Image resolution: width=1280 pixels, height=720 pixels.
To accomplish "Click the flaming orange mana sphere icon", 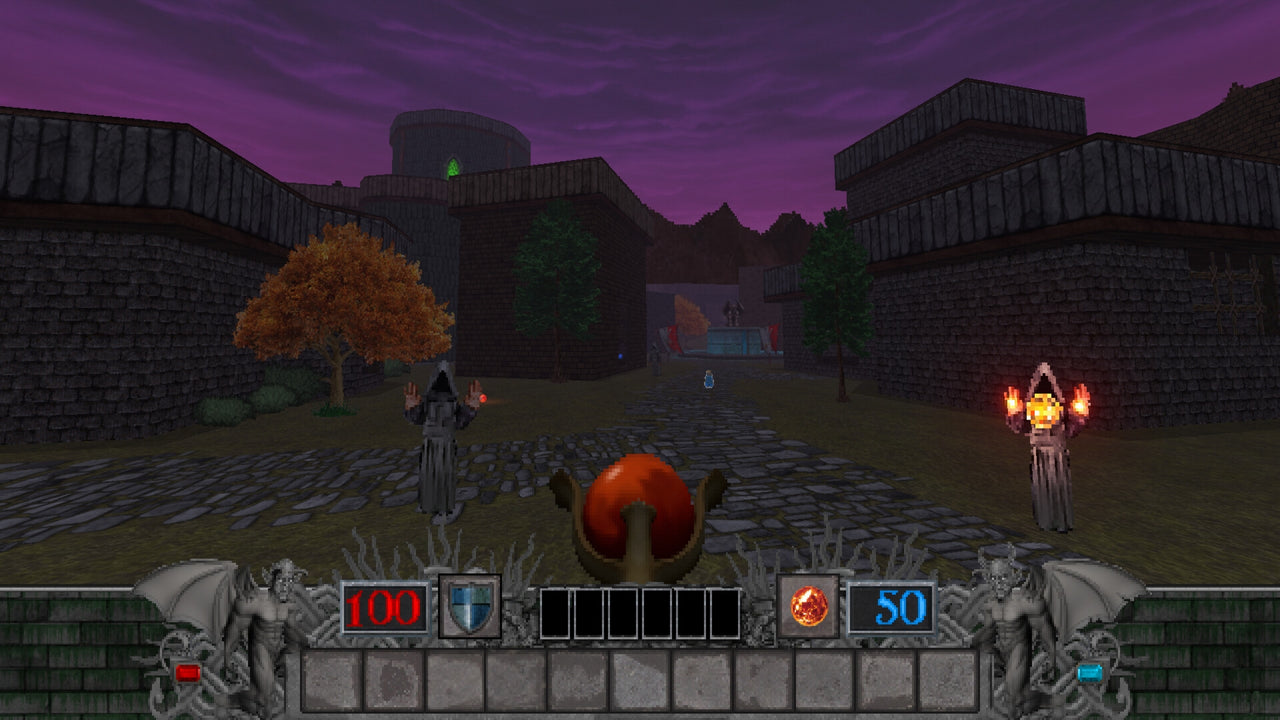I will pyautogui.click(x=812, y=608).
